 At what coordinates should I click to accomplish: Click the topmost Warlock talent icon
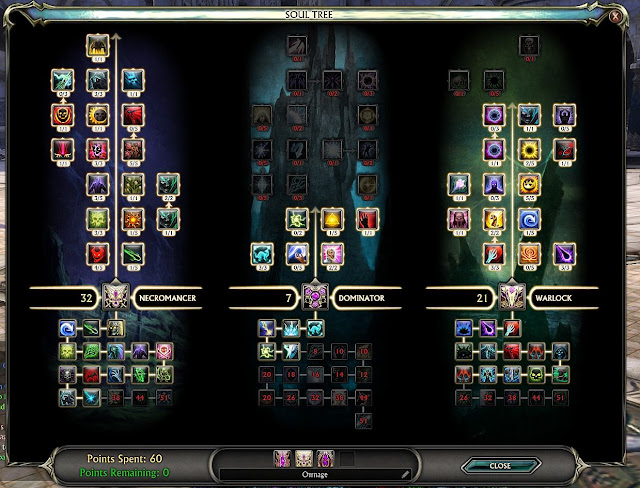click(x=528, y=44)
